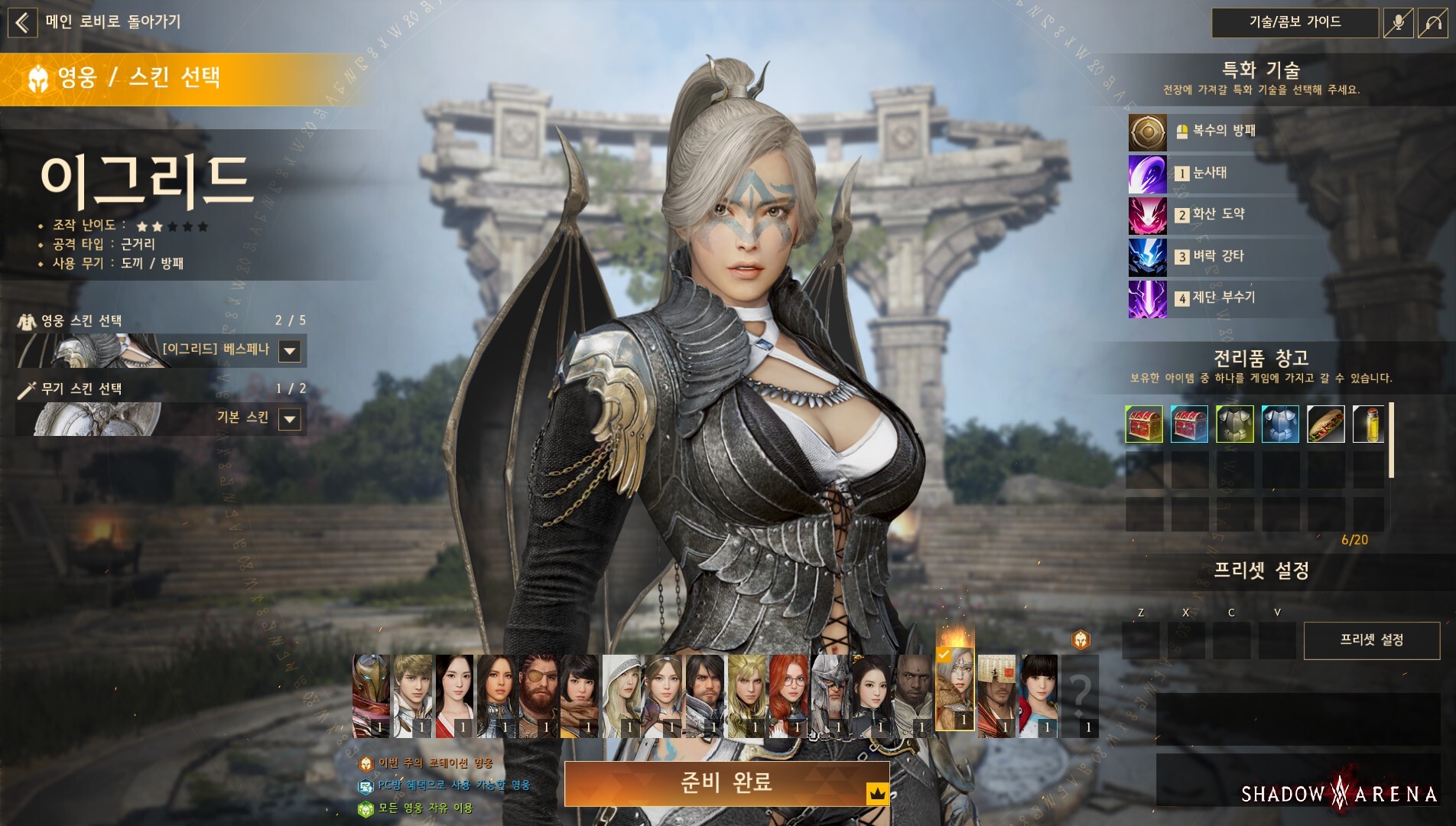Select the yellow potion vial item
This screenshot has height=826, width=1456.
click(x=1368, y=424)
